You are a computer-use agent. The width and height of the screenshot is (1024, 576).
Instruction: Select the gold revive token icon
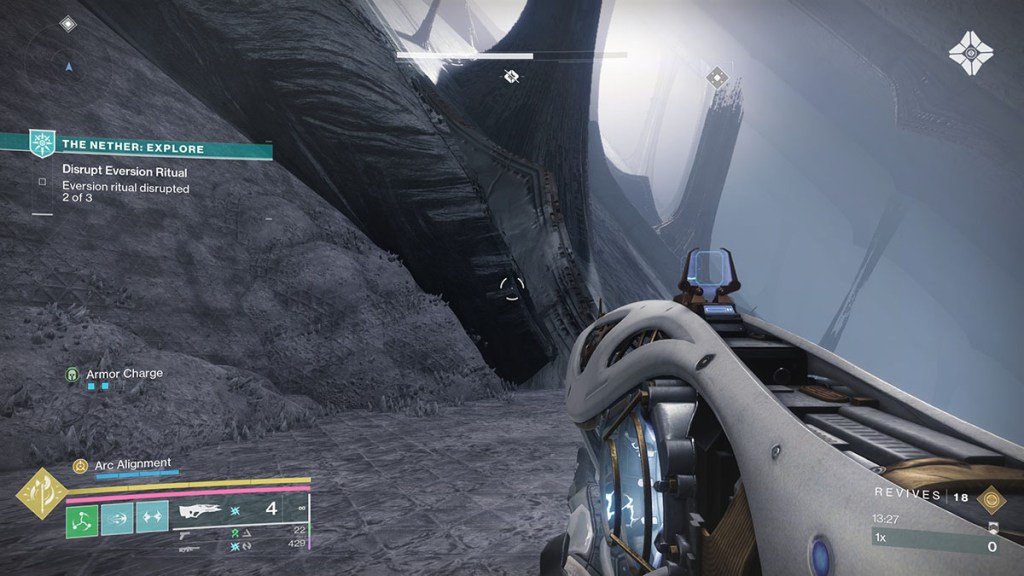coord(991,499)
